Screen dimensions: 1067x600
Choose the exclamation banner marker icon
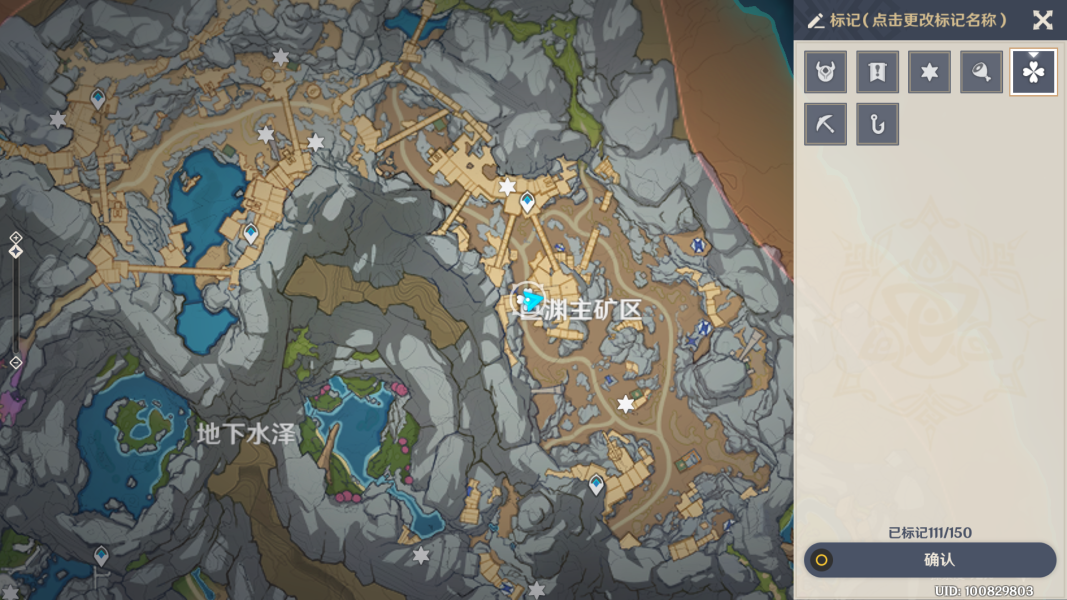coord(877,72)
